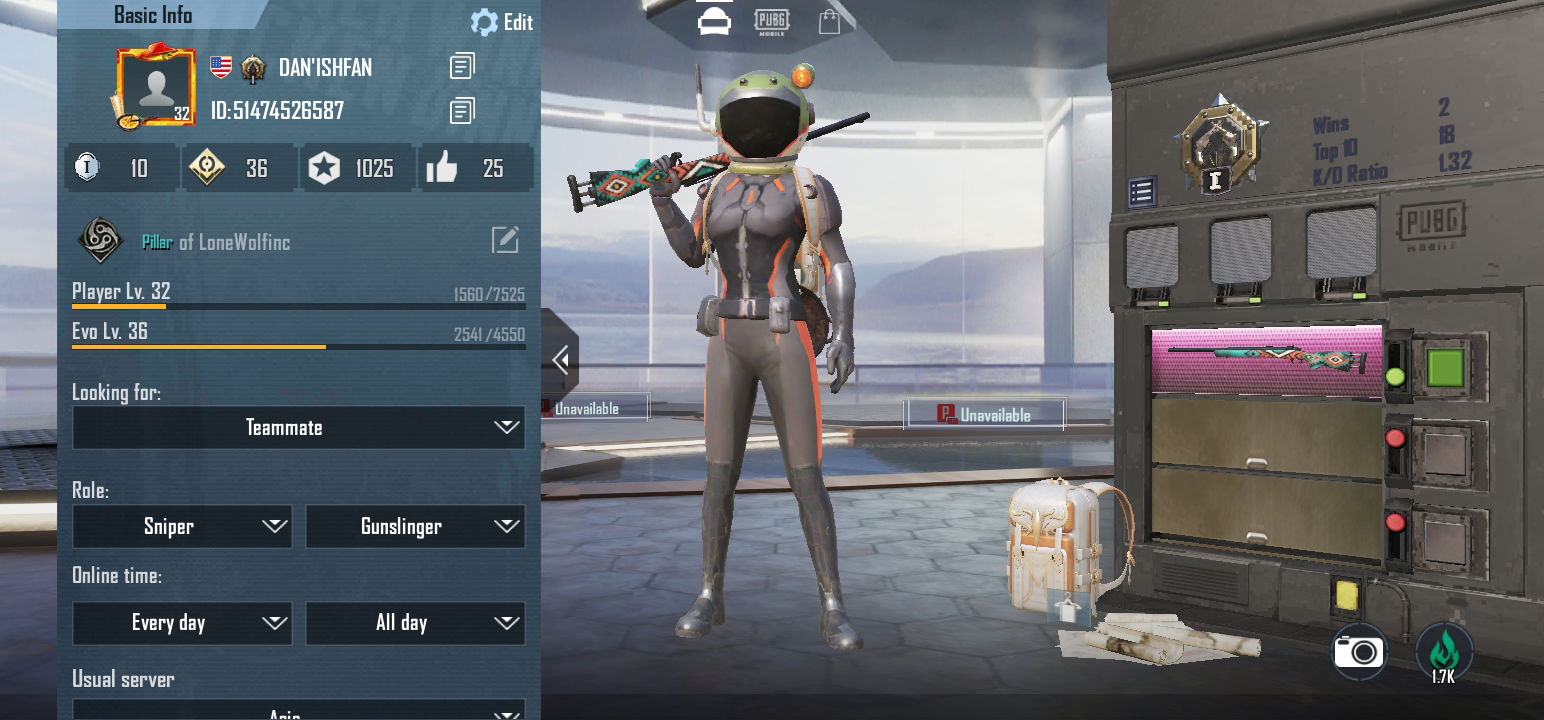The image size is (1544, 720).
Task: Switch to the helmet outfit tab
Action: [x=714, y=22]
